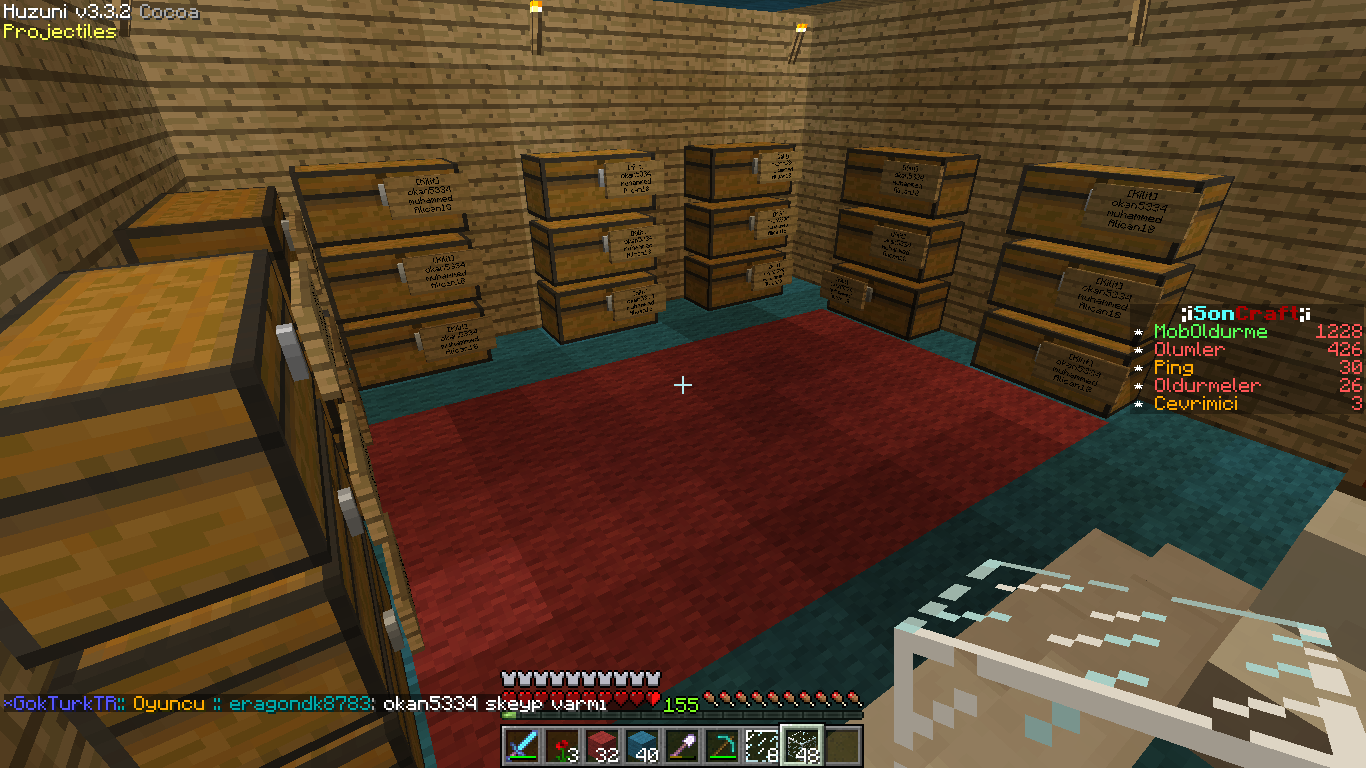The image size is (1366, 768).
Task: Click the chat message from eragondk8783
Action: pyautogui.click(x=418, y=703)
